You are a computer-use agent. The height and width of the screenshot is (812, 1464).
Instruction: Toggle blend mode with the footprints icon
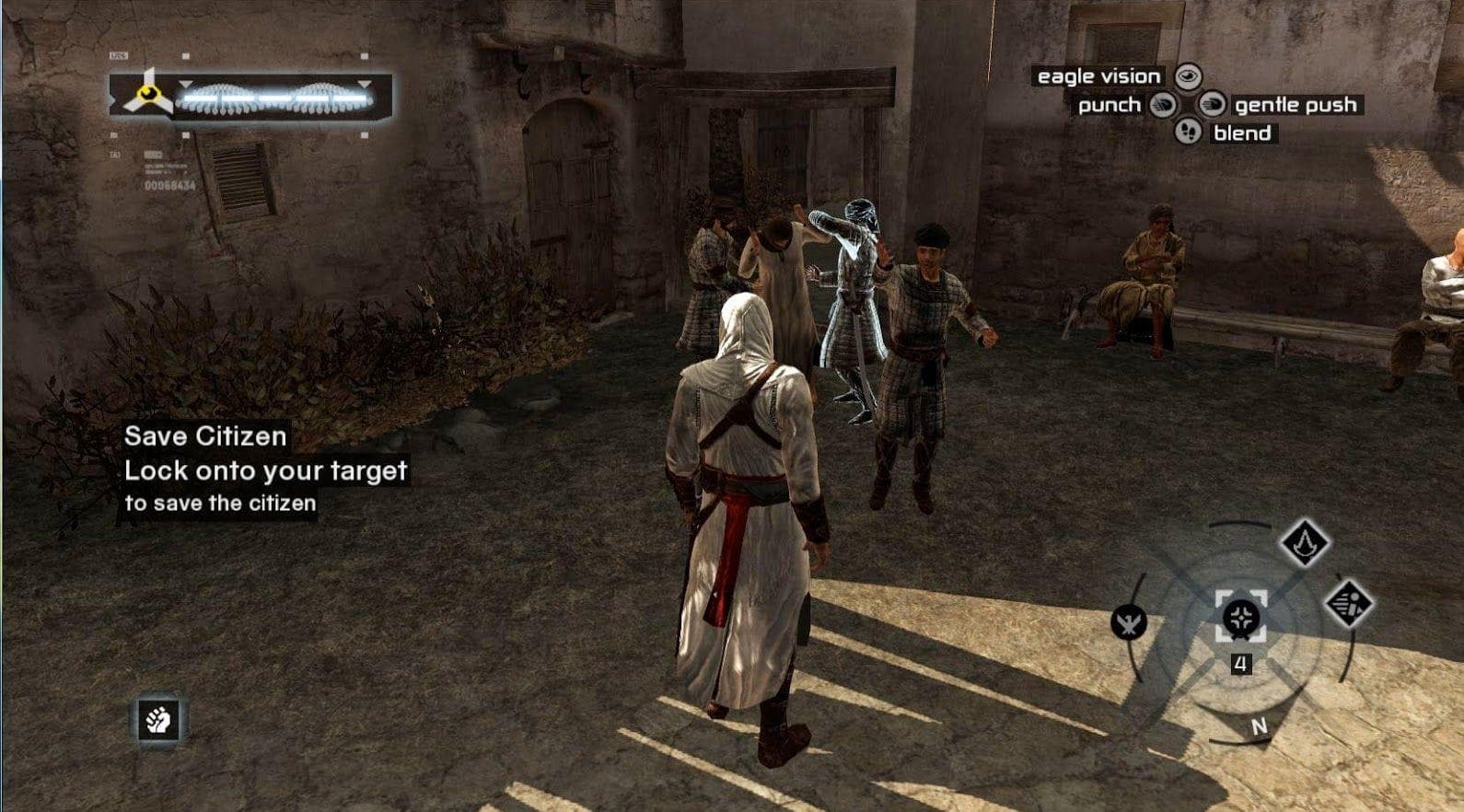(x=1189, y=131)
